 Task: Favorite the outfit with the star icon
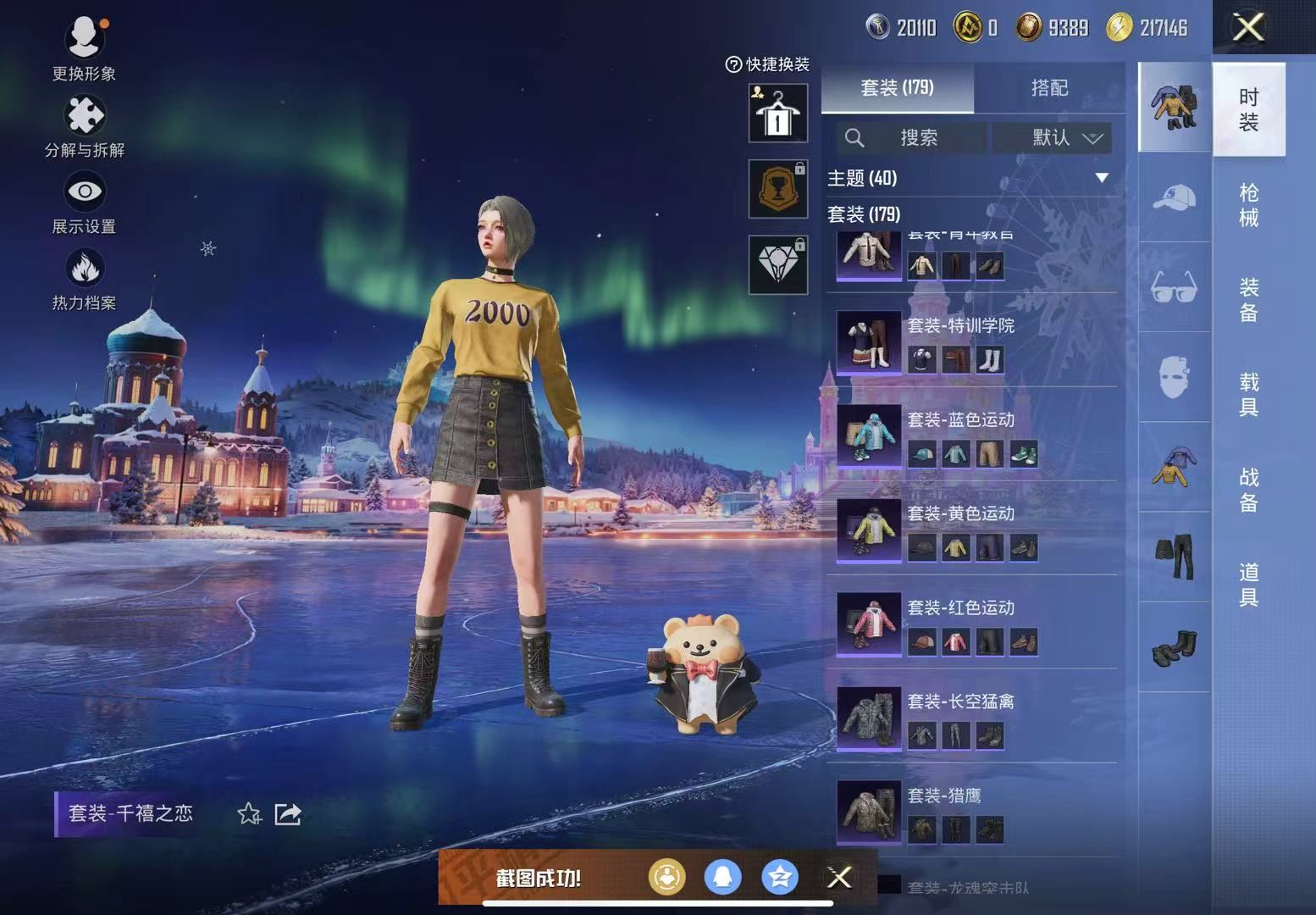249,814
